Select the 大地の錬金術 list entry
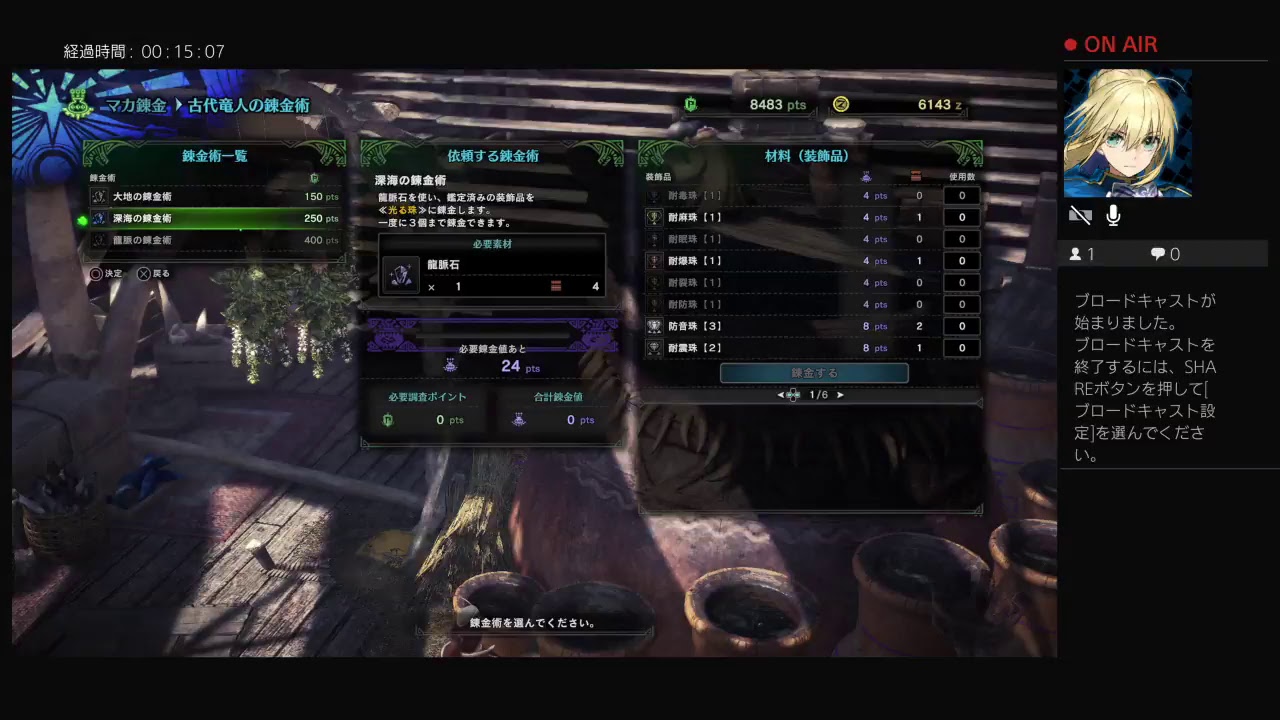 (200, 196)
